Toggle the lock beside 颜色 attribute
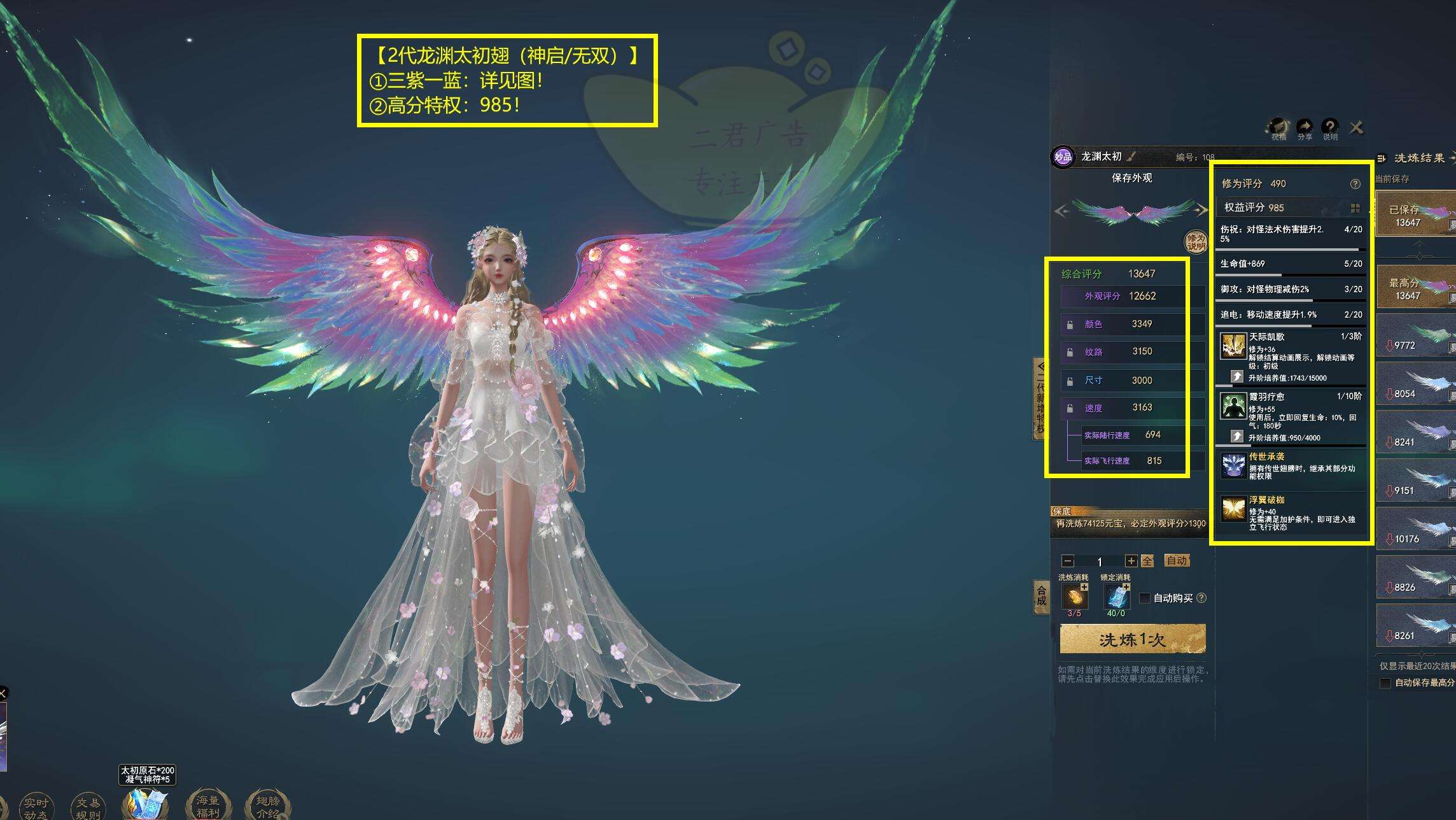The width and height of the screenshot is (1456, 820). coord(1070,325)
